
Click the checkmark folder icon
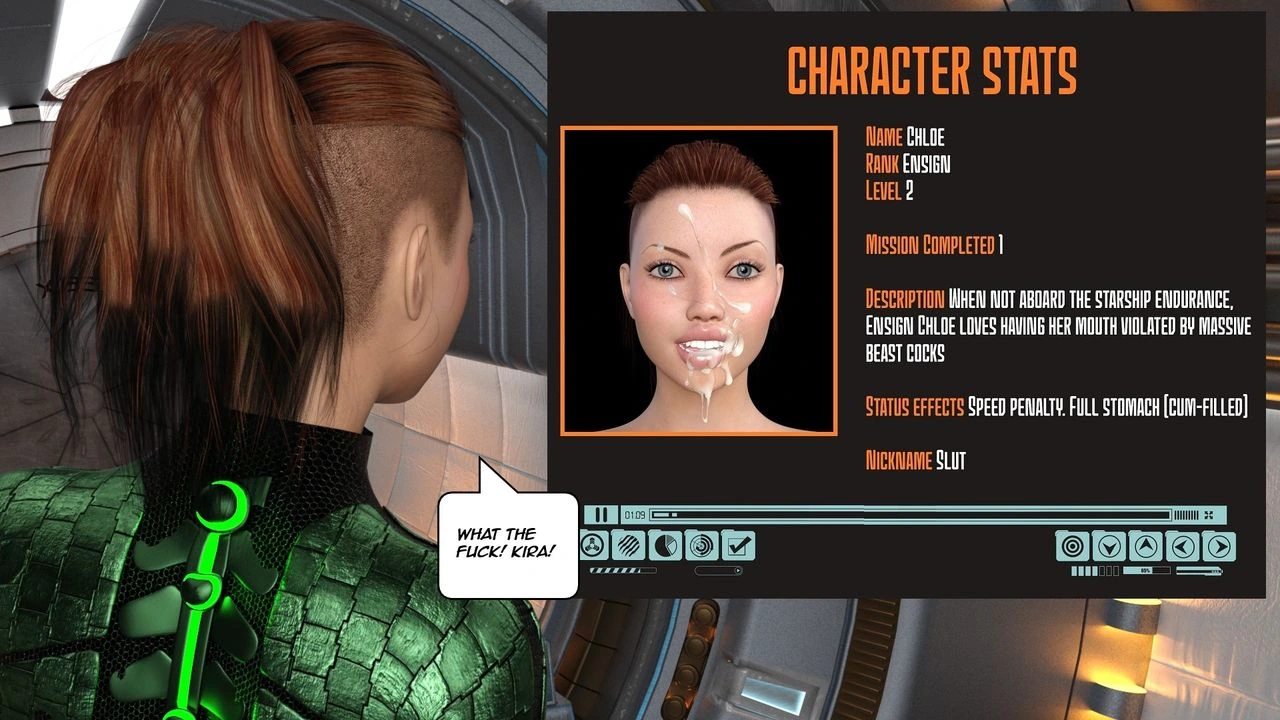pos(738,546)
